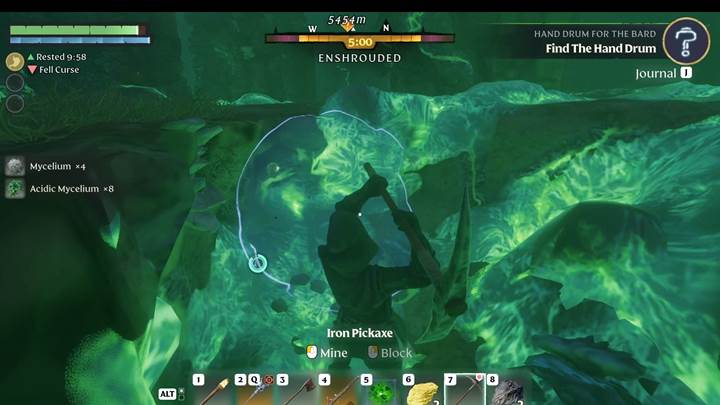Image resolution: width=720 pixels, height=405 pixels.
Task: Select the dark stone in slot 8
Action: (x=506, y=391)
